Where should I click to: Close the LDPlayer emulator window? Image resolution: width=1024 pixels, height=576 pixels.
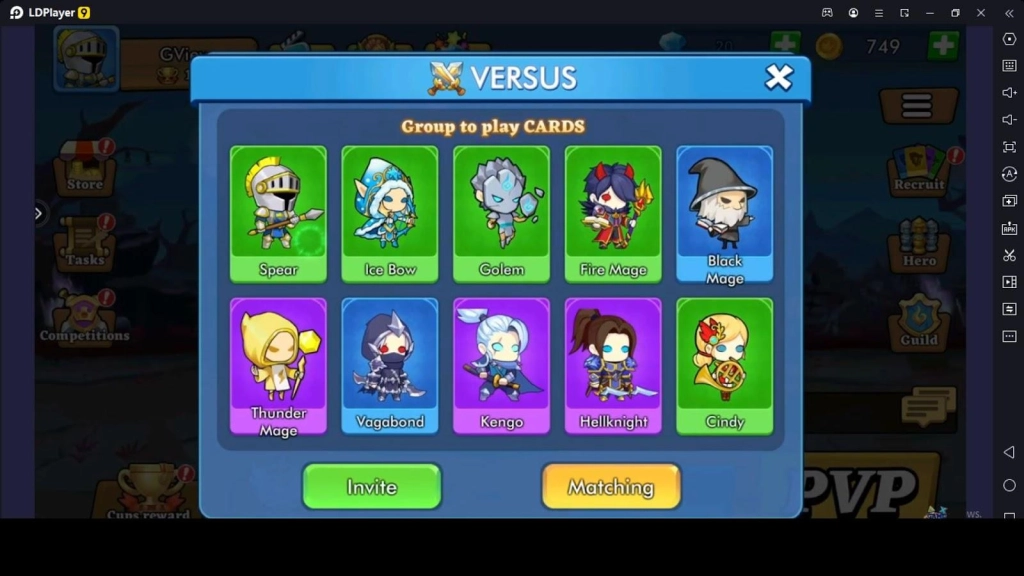point(981,12)
